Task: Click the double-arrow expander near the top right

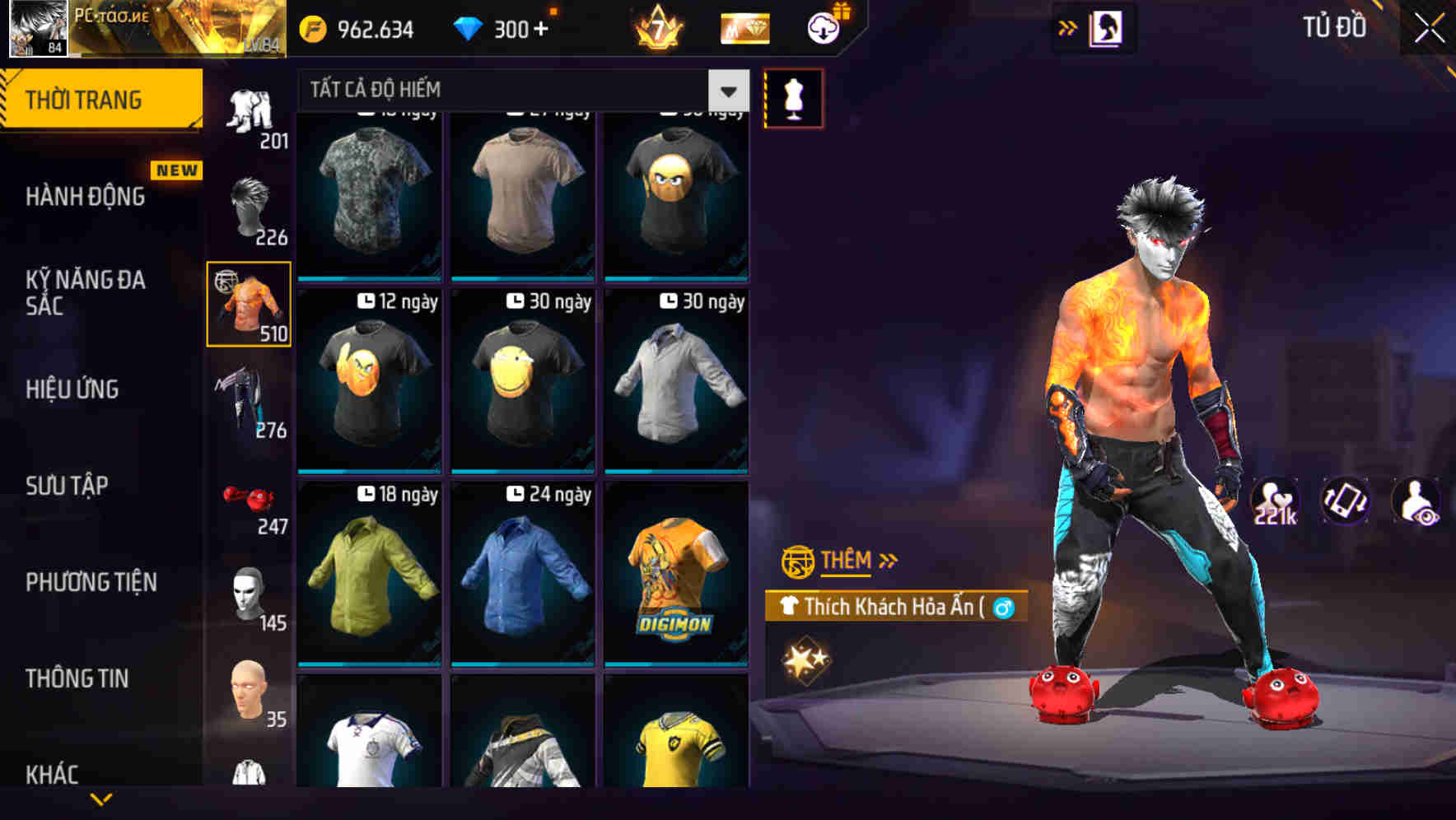Action: (x=1066, y=27)
